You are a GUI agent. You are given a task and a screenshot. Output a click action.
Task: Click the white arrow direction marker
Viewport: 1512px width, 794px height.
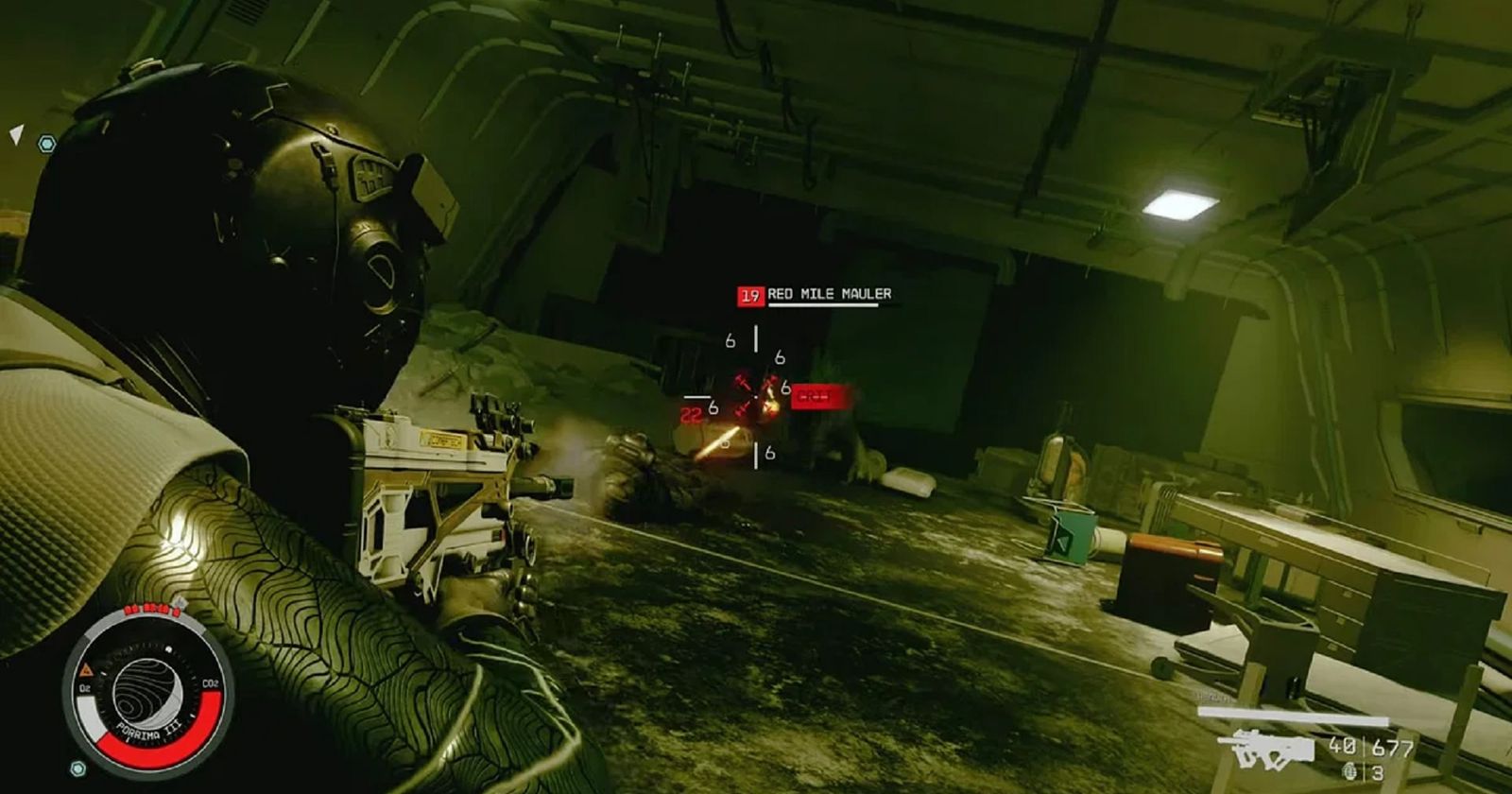16,134
